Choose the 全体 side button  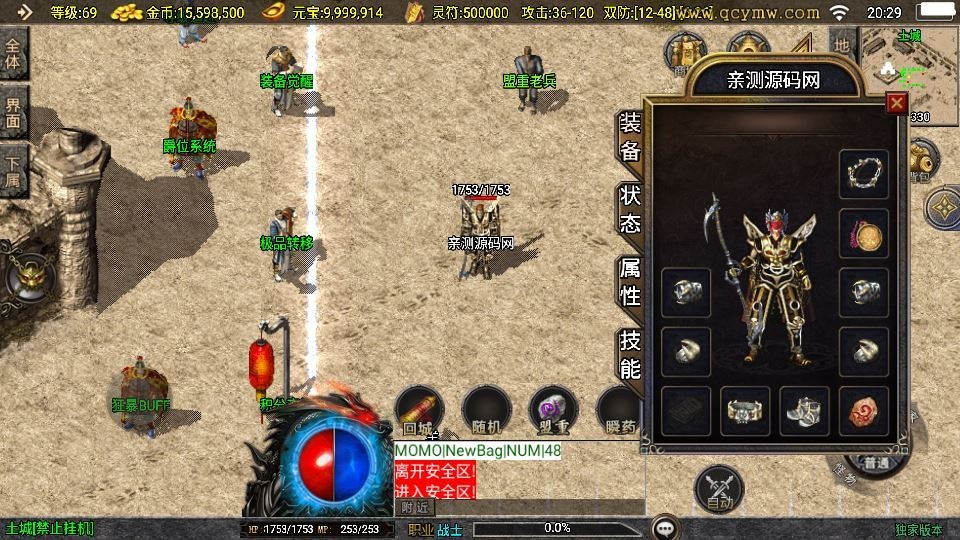pyautogui.click(x=14, y=53)
